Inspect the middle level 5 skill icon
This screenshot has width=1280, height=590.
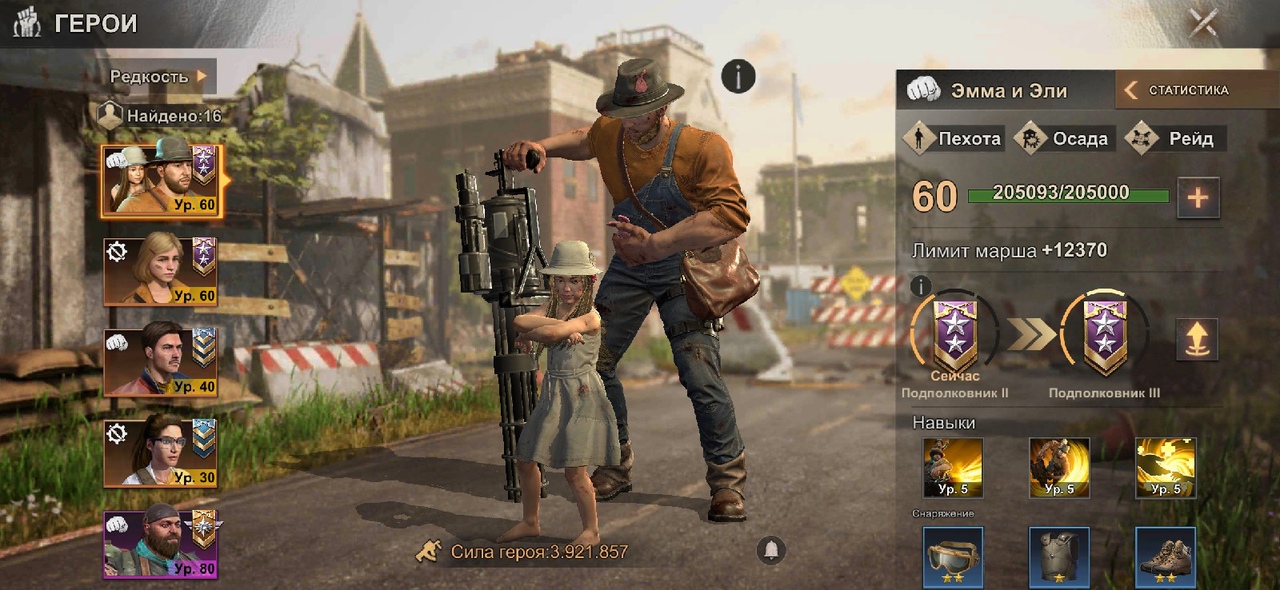[1059, 467]
